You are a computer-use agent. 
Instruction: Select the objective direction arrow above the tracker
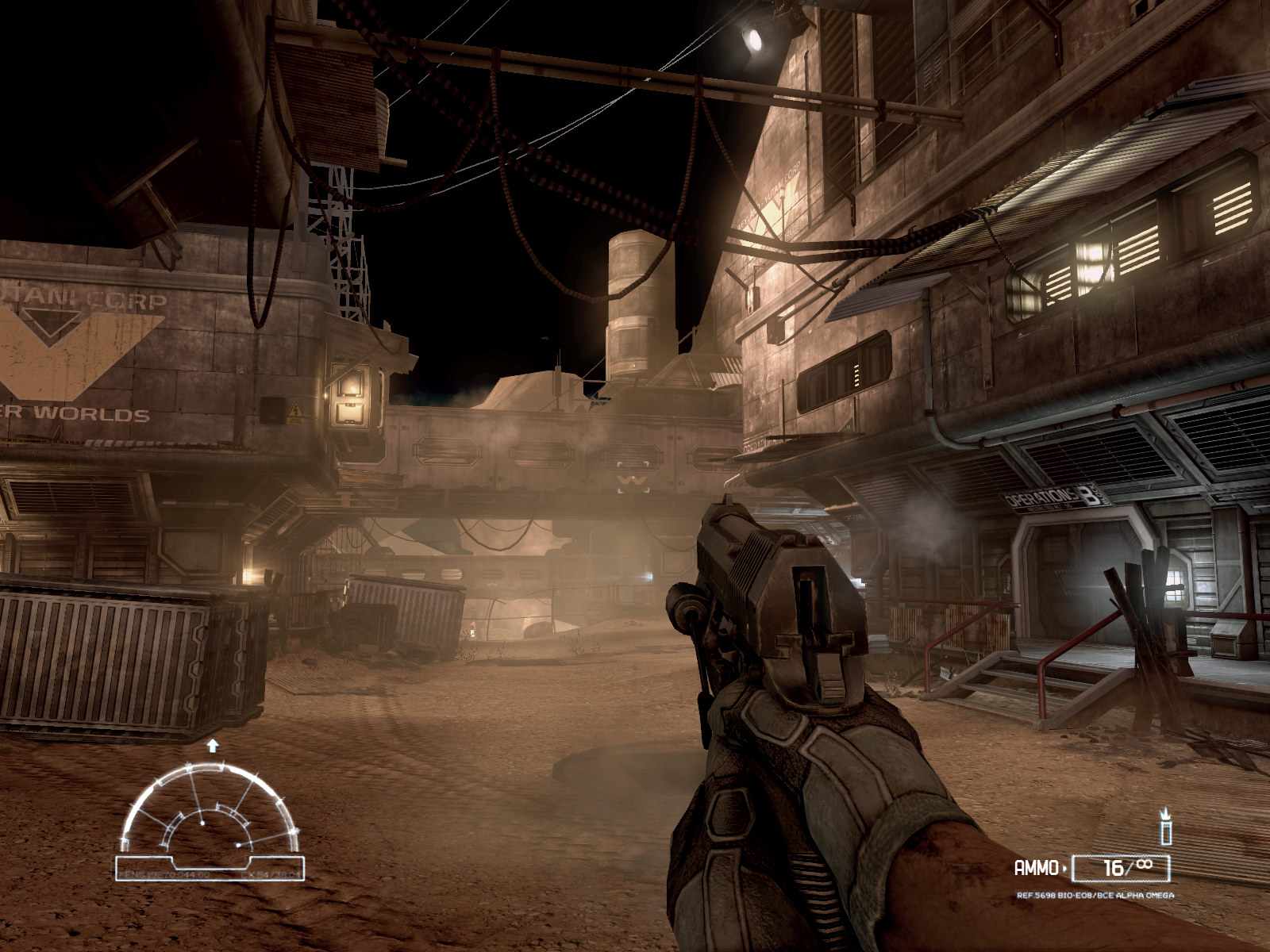[x=212, y=745]
